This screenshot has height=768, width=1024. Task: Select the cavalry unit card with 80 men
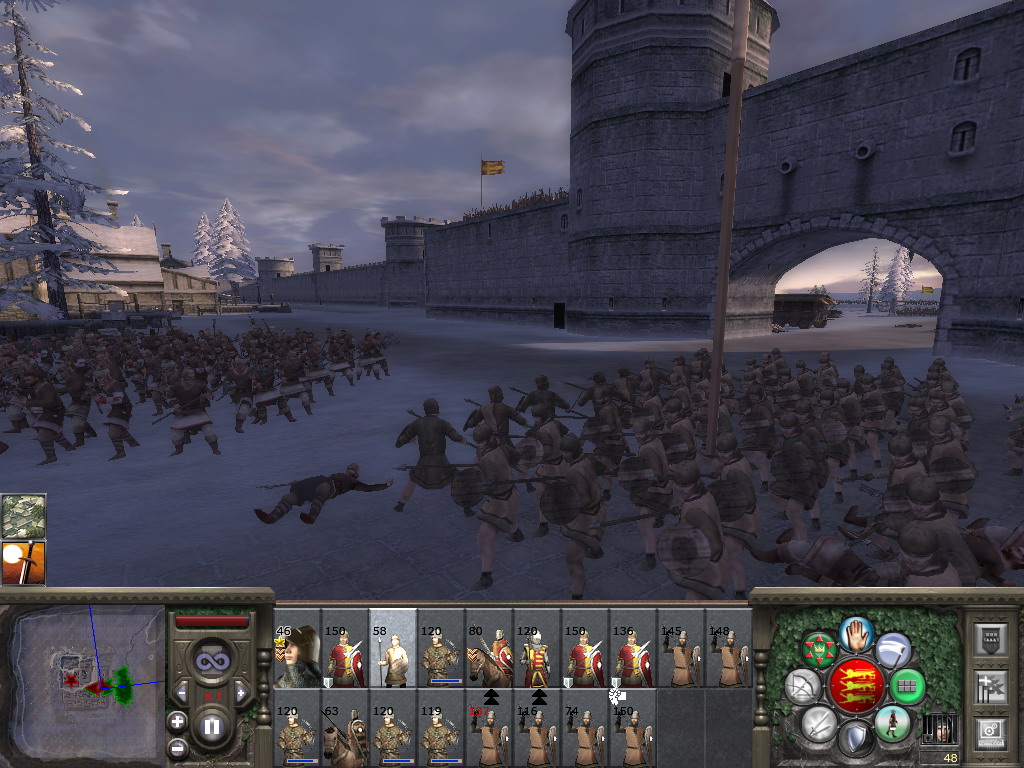[489, 656]
